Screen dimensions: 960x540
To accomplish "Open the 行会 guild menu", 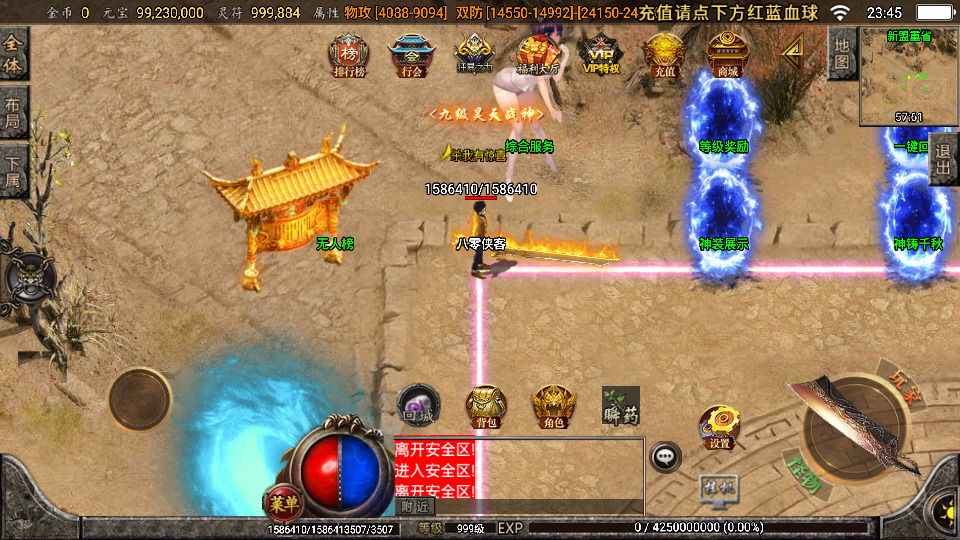I will [410, 55].
